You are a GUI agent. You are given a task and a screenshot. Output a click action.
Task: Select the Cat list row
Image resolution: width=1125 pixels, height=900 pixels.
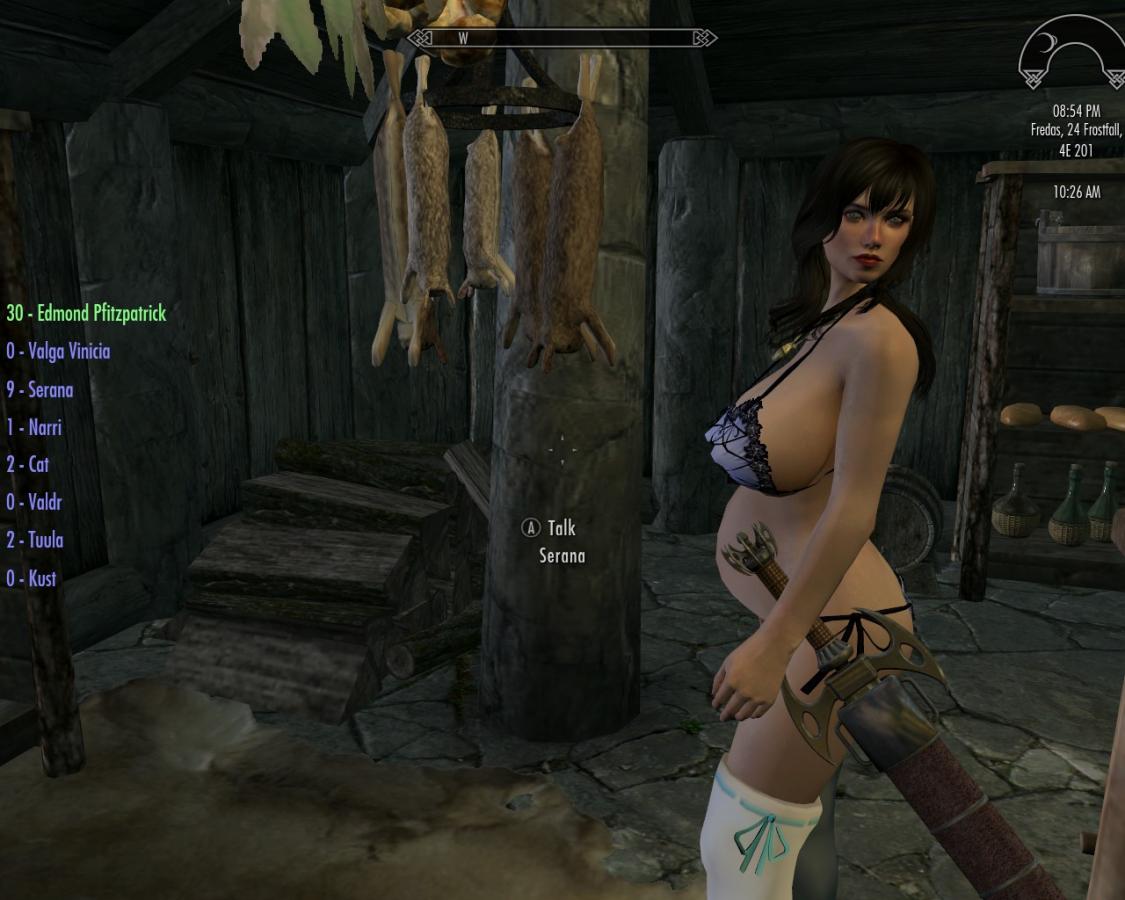(x=28, y=464)
